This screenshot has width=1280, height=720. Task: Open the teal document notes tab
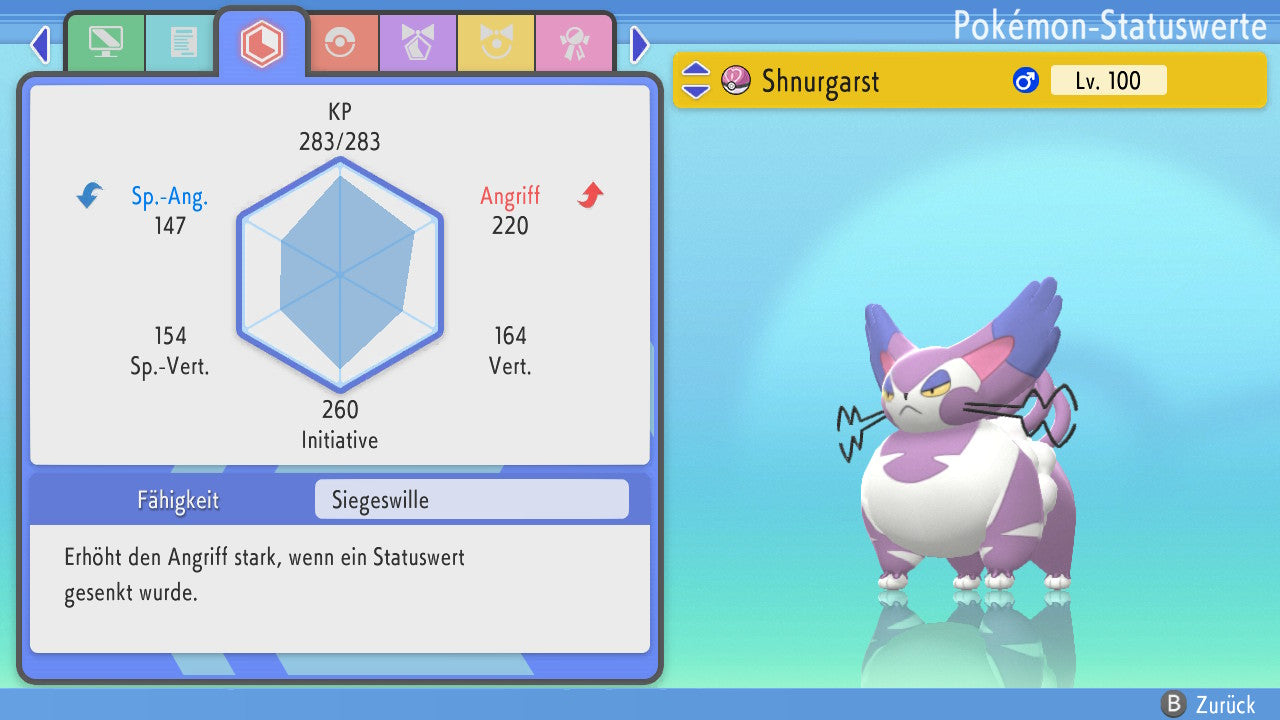(x=183, y=43)
